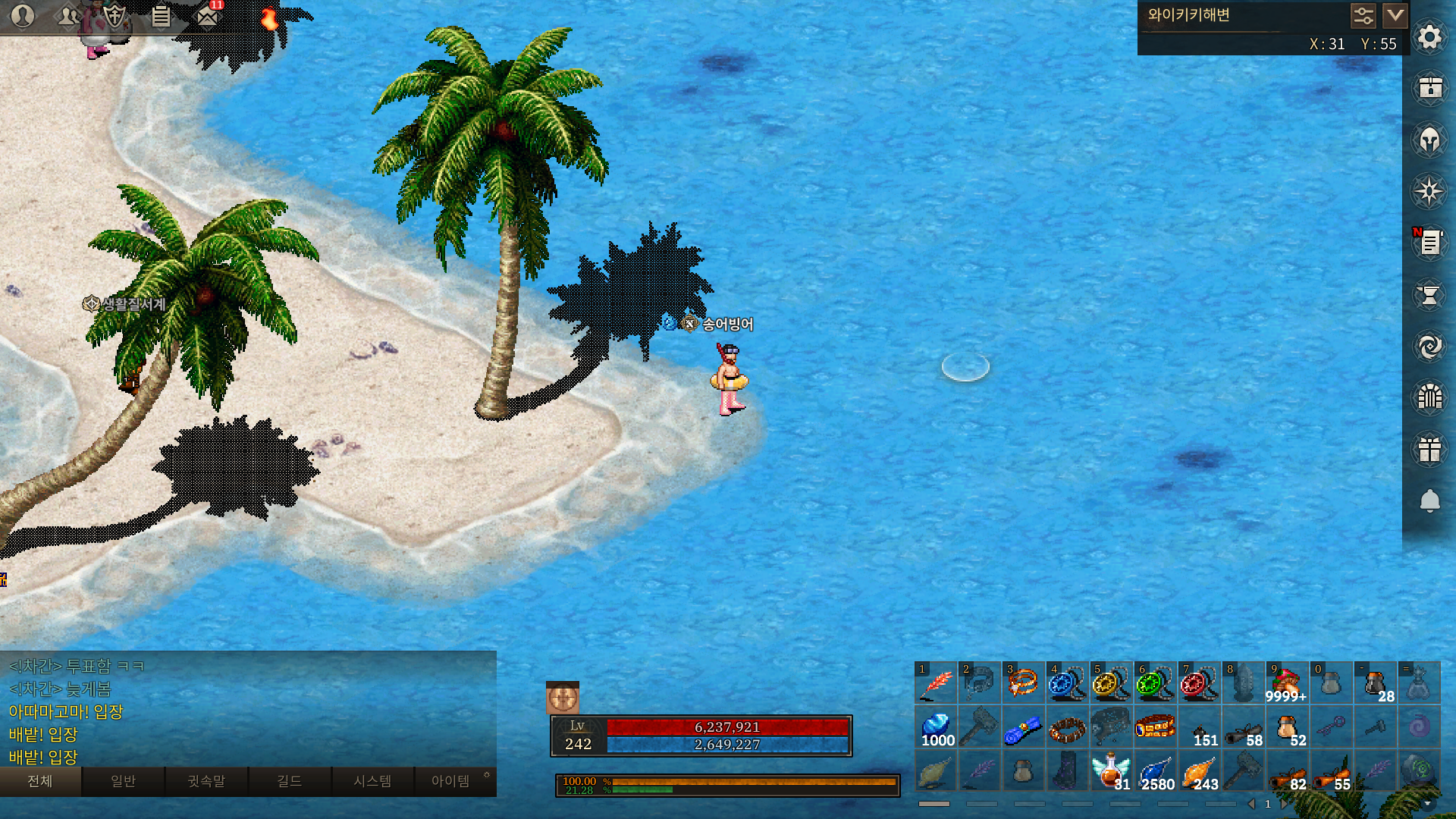Open the character profile silhouette icon

pyautogui.click(x=23, y=16)
